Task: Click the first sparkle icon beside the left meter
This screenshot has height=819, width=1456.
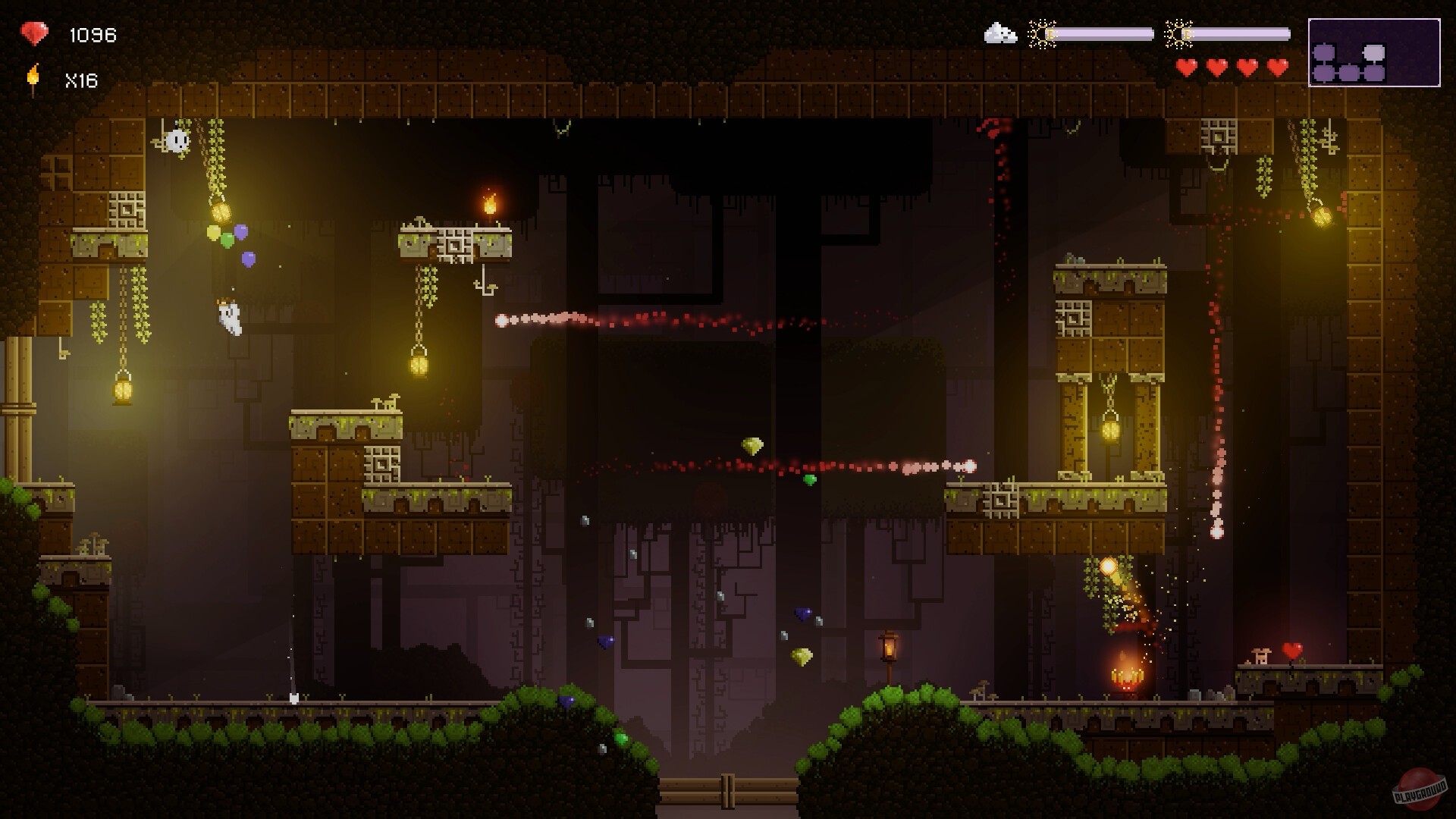Action: coord(1043,33)
